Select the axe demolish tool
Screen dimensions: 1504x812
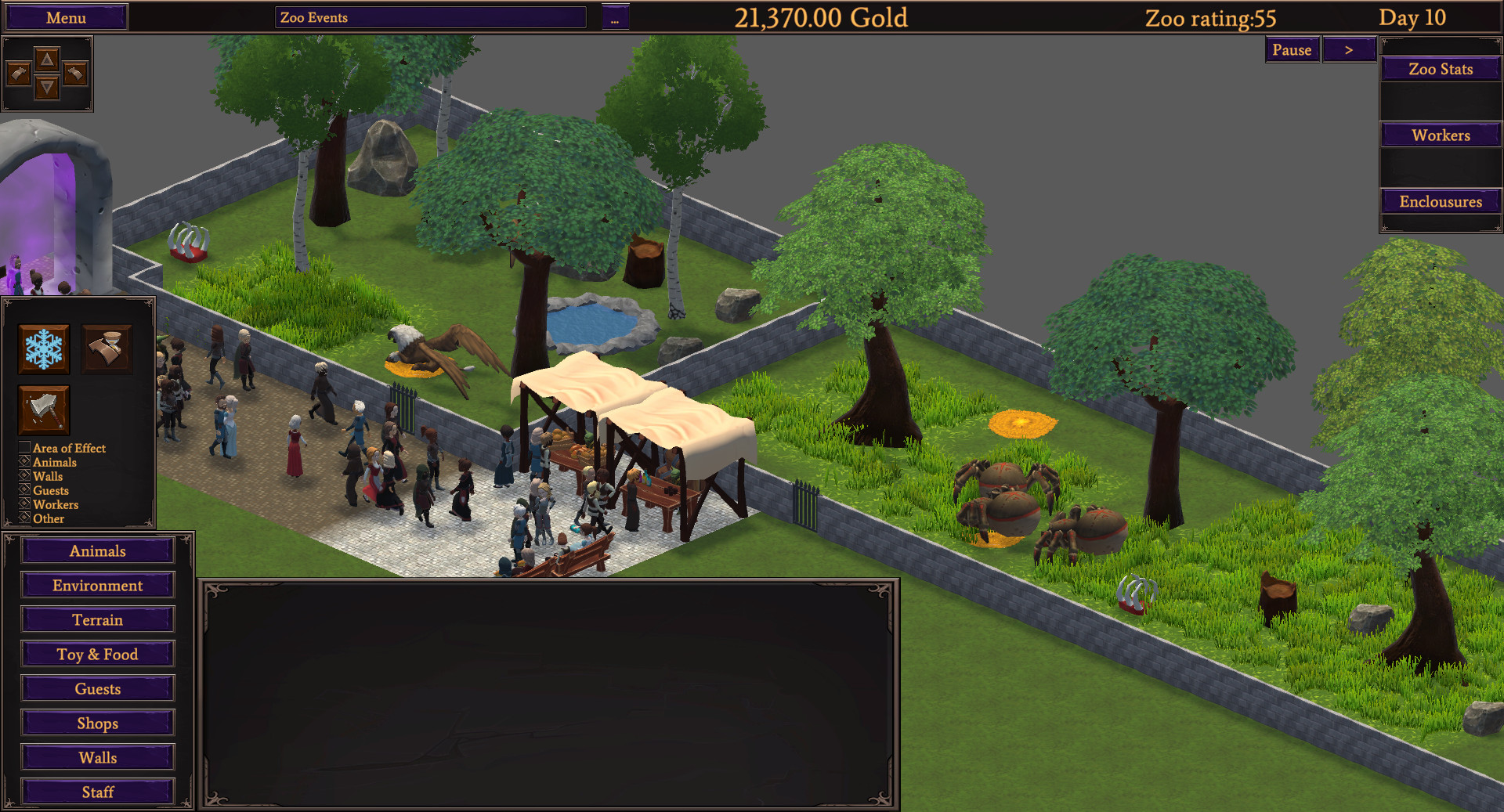point(43,410)
